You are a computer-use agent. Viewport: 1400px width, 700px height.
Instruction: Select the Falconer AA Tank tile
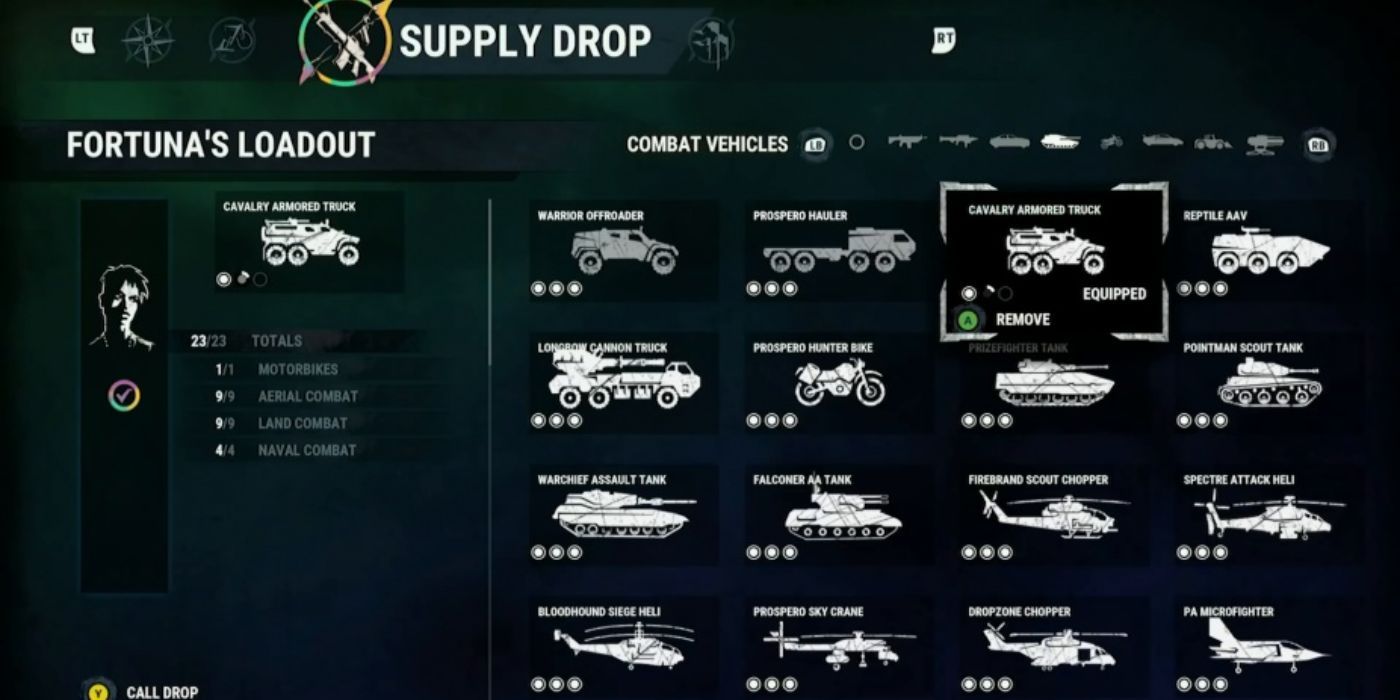839,515
